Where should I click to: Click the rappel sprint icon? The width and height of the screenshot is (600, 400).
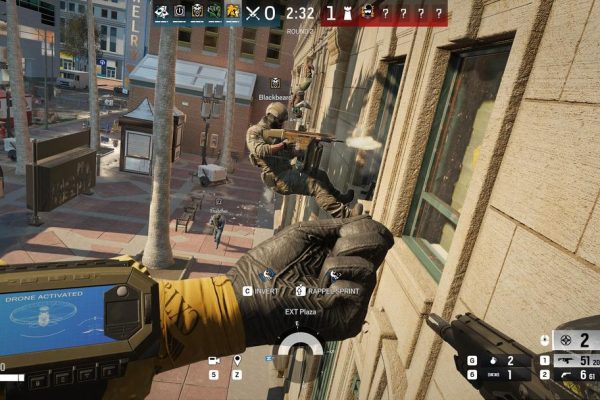pos(335,275)
